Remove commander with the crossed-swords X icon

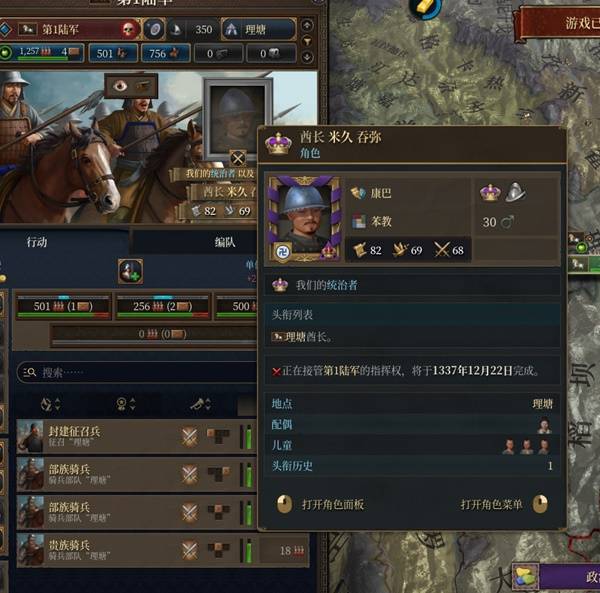point(237,158)
